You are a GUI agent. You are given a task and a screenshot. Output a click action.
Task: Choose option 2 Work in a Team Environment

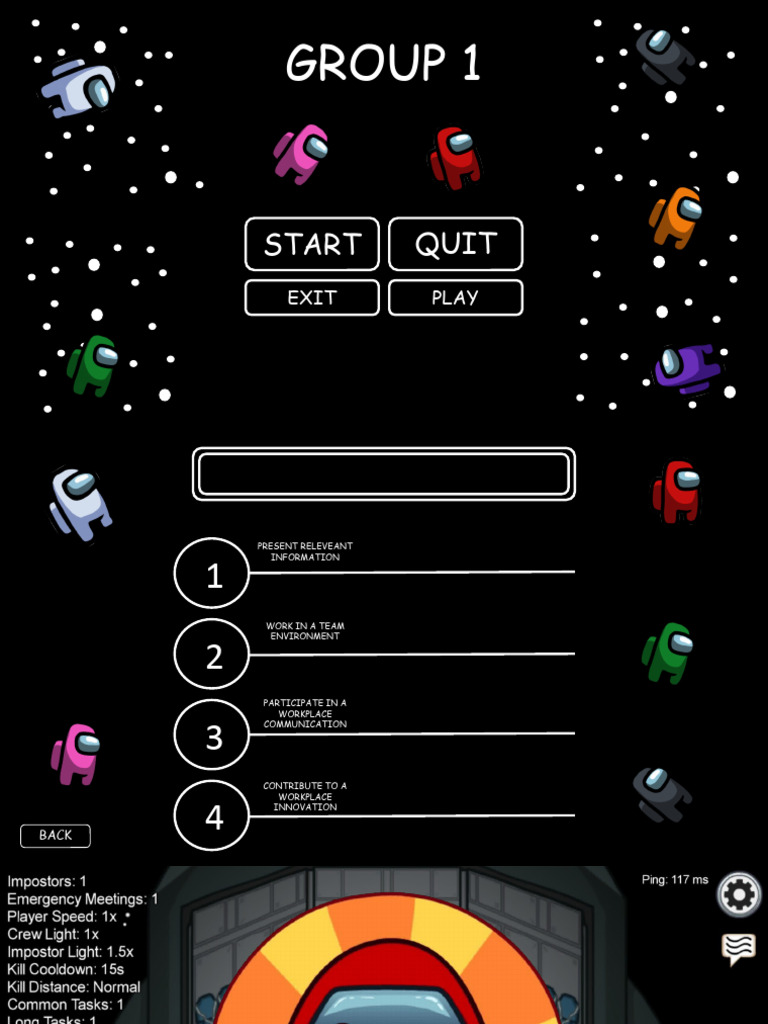click(212, 655)
